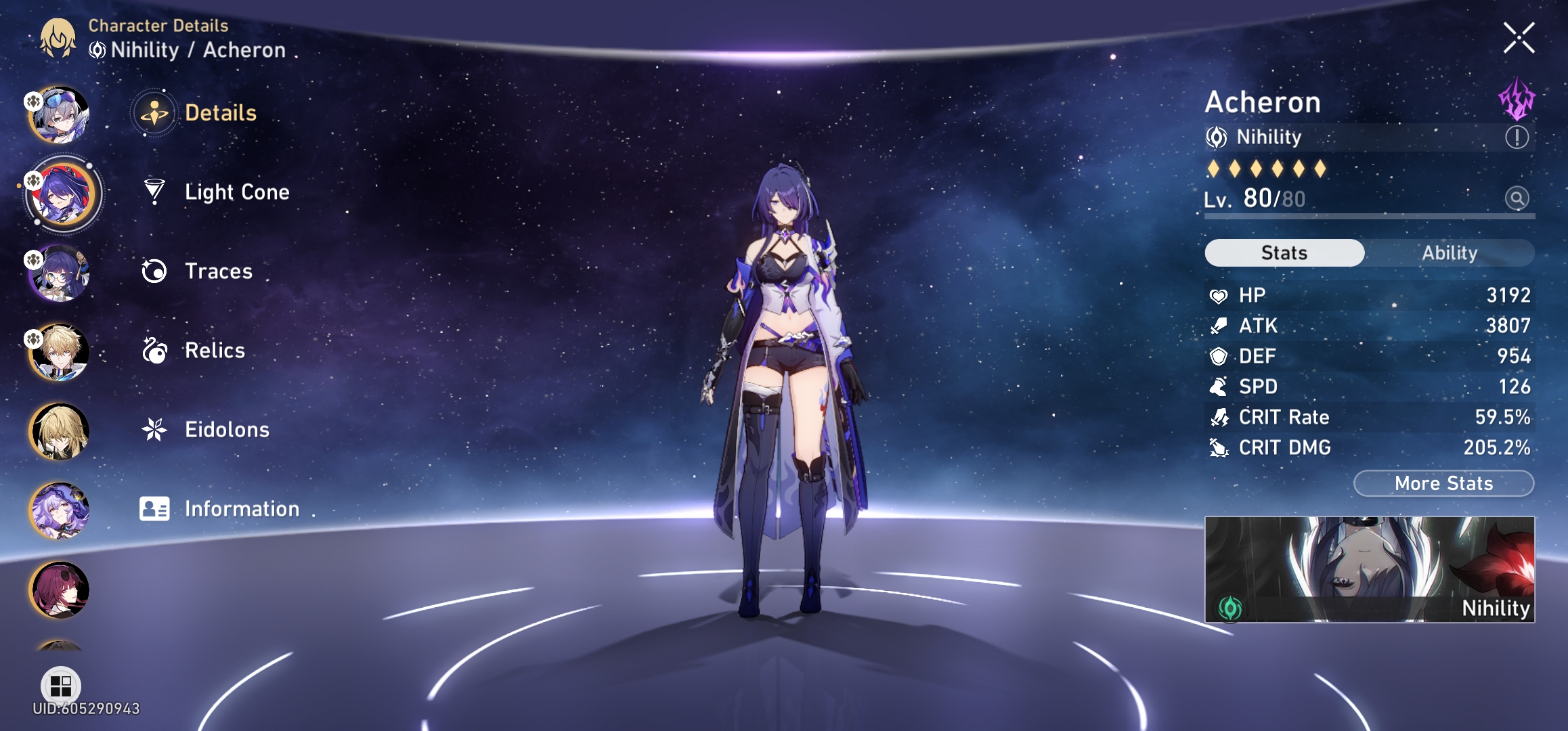
Task: Click the exclamation info icon near Acheron's name
Action: tap(1517, 137)
